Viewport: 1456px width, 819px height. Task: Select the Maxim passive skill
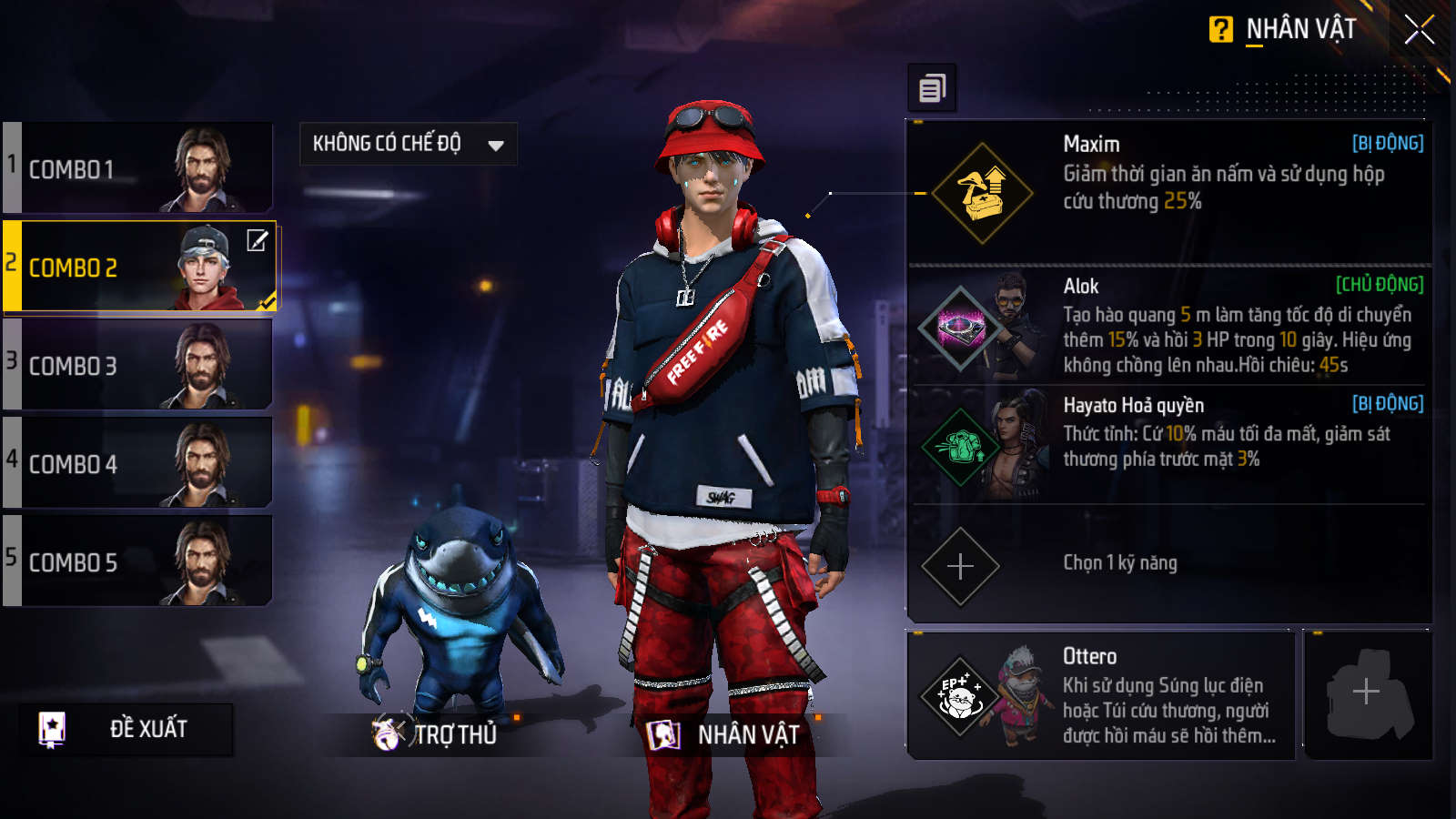tap(1168, 192)
